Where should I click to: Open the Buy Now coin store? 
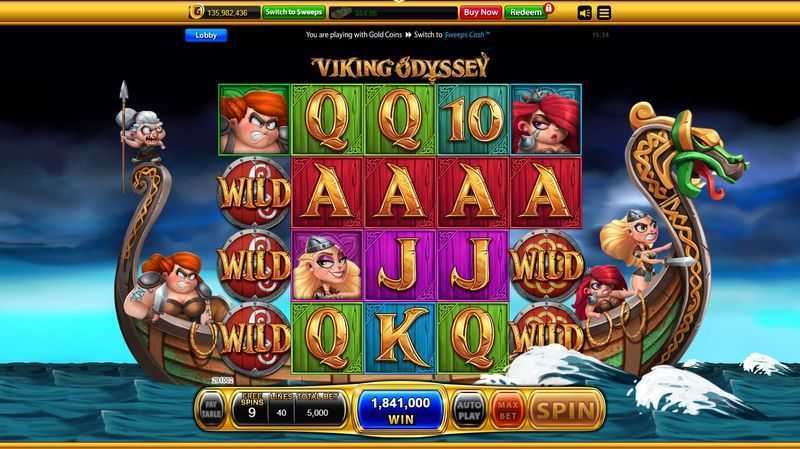tap(480, 12)
